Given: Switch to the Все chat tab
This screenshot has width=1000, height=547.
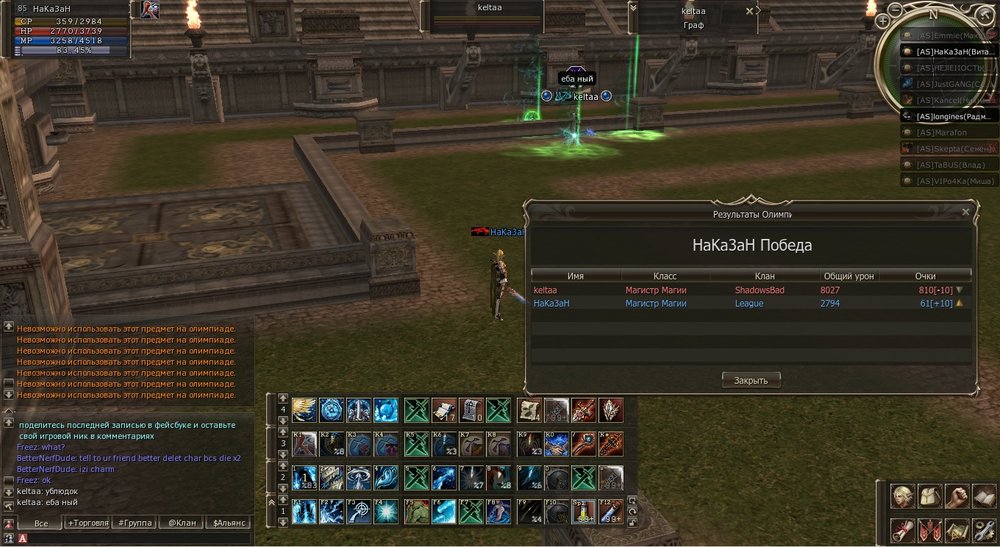Looking at the screenshot, I should pos(41,523).
